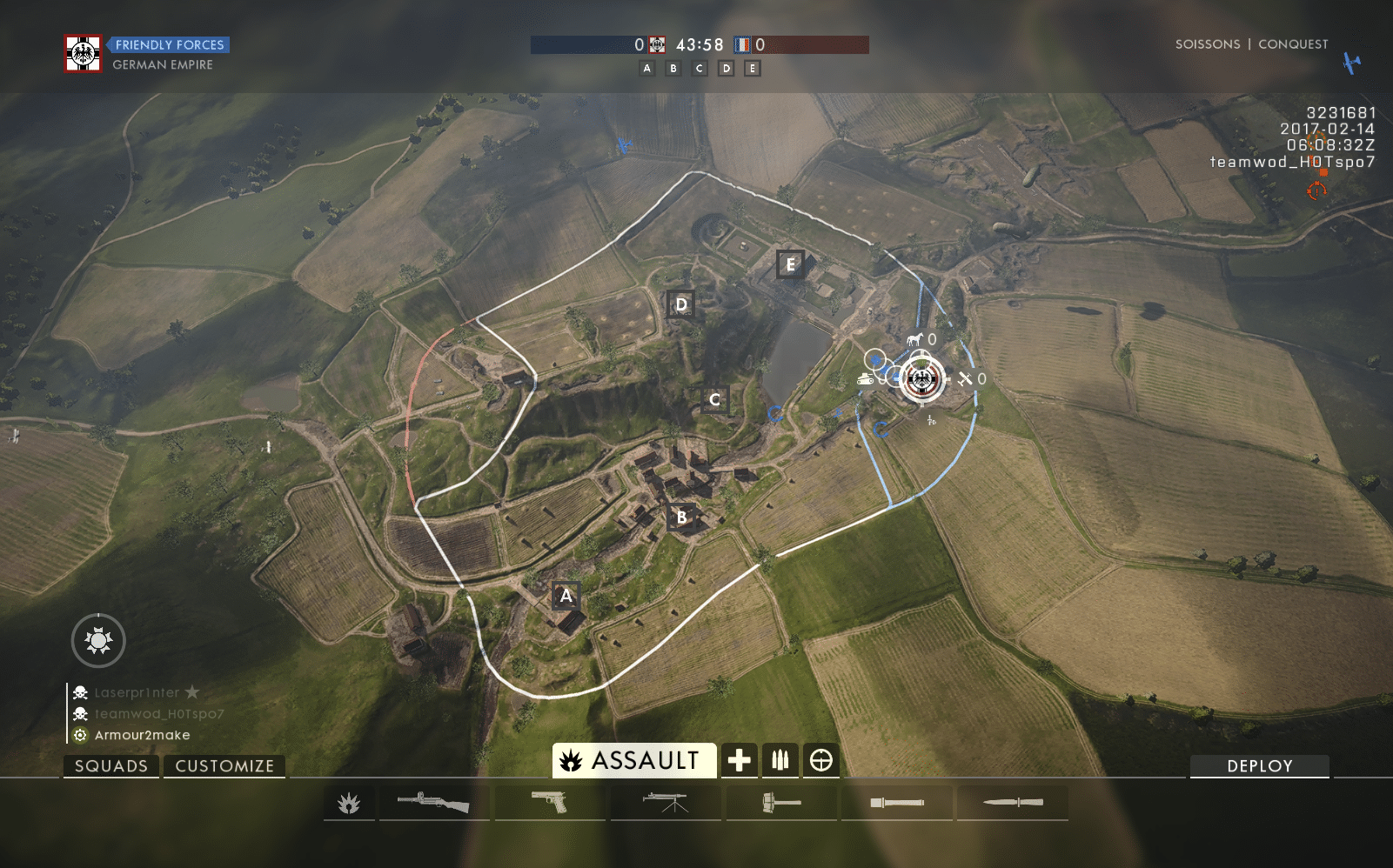Pick the Scout crosshair class icon
The height and width of the screenshot is (868, 1393).
(820, 760)
